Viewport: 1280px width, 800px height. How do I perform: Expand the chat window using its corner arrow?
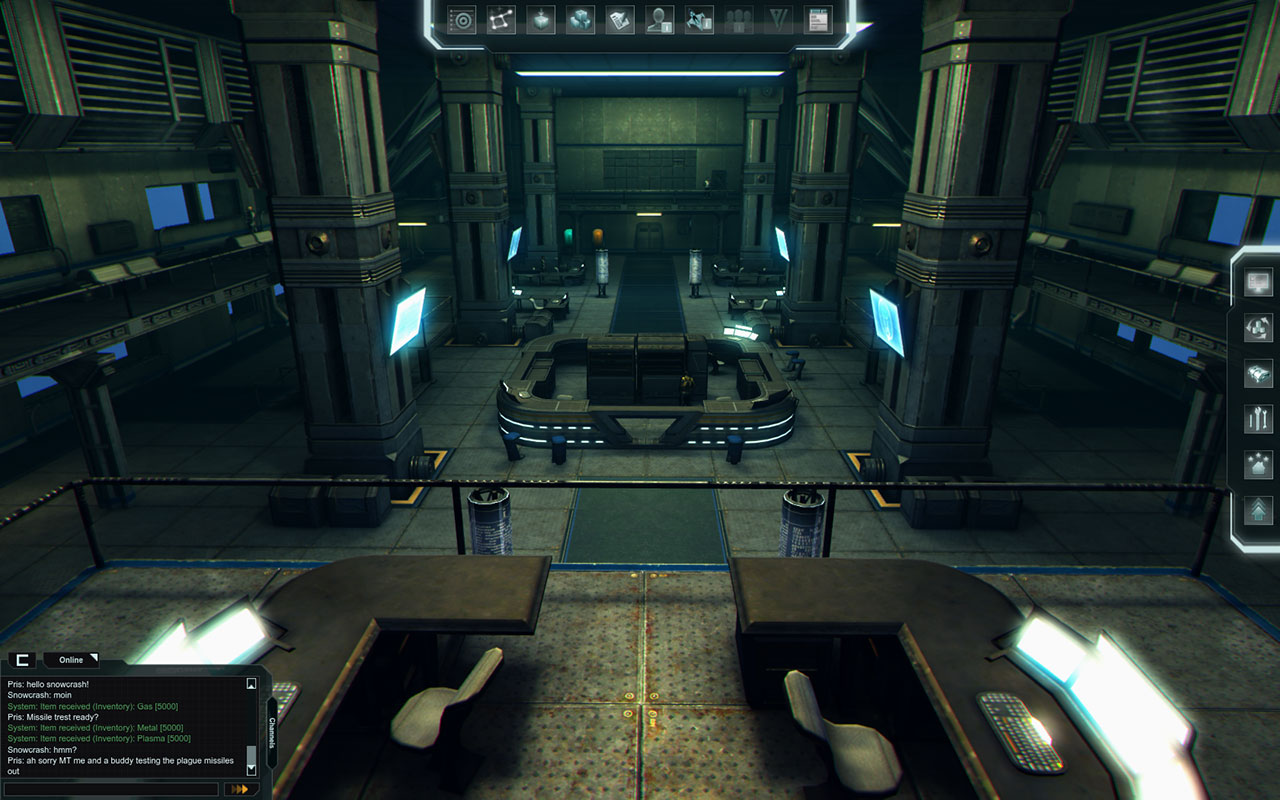(95, 658)
